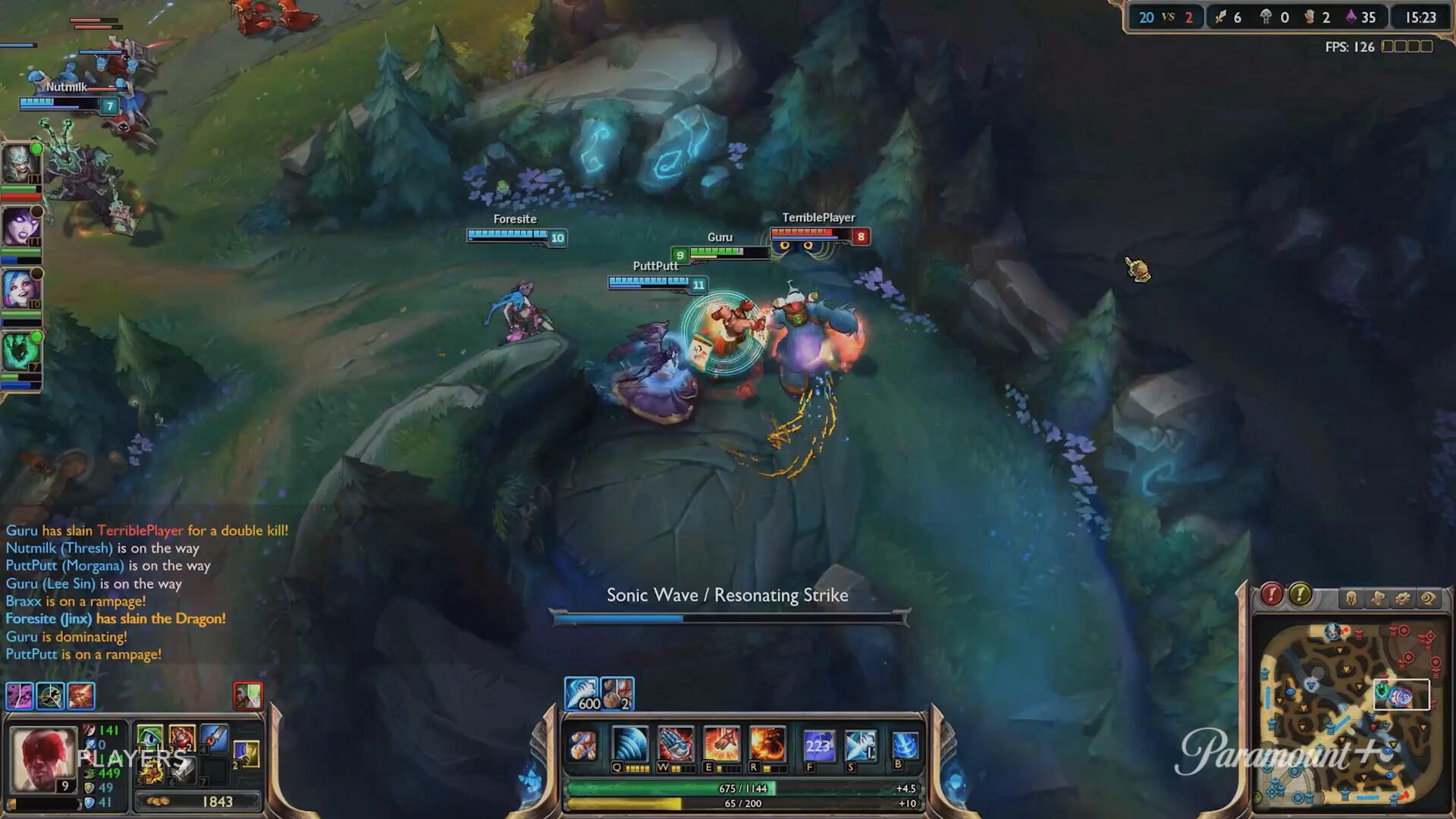Click the minimap
1456x819 pixels.
pos(1350,713)
